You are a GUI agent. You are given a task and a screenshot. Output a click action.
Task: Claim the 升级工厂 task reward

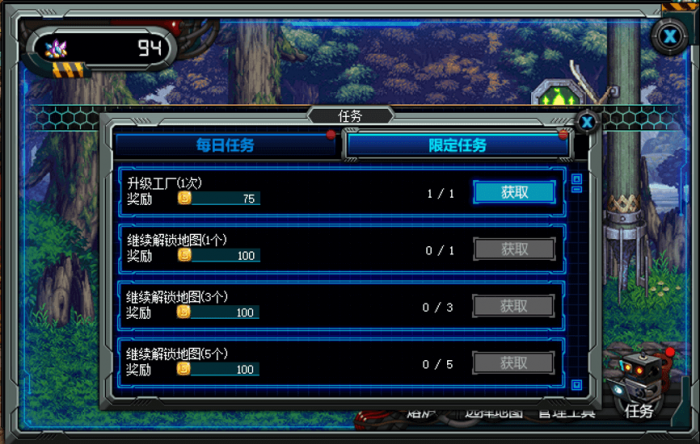514,192
